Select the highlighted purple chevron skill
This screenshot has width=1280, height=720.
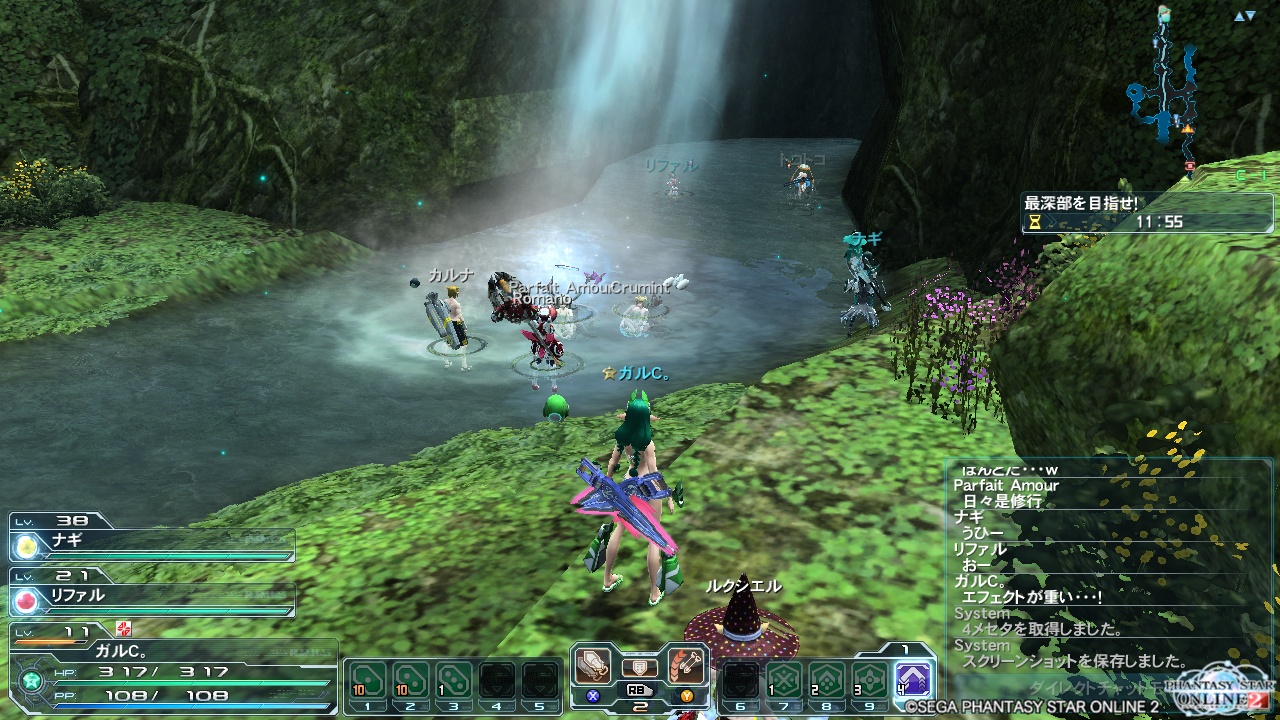click(x=913, y=680)
